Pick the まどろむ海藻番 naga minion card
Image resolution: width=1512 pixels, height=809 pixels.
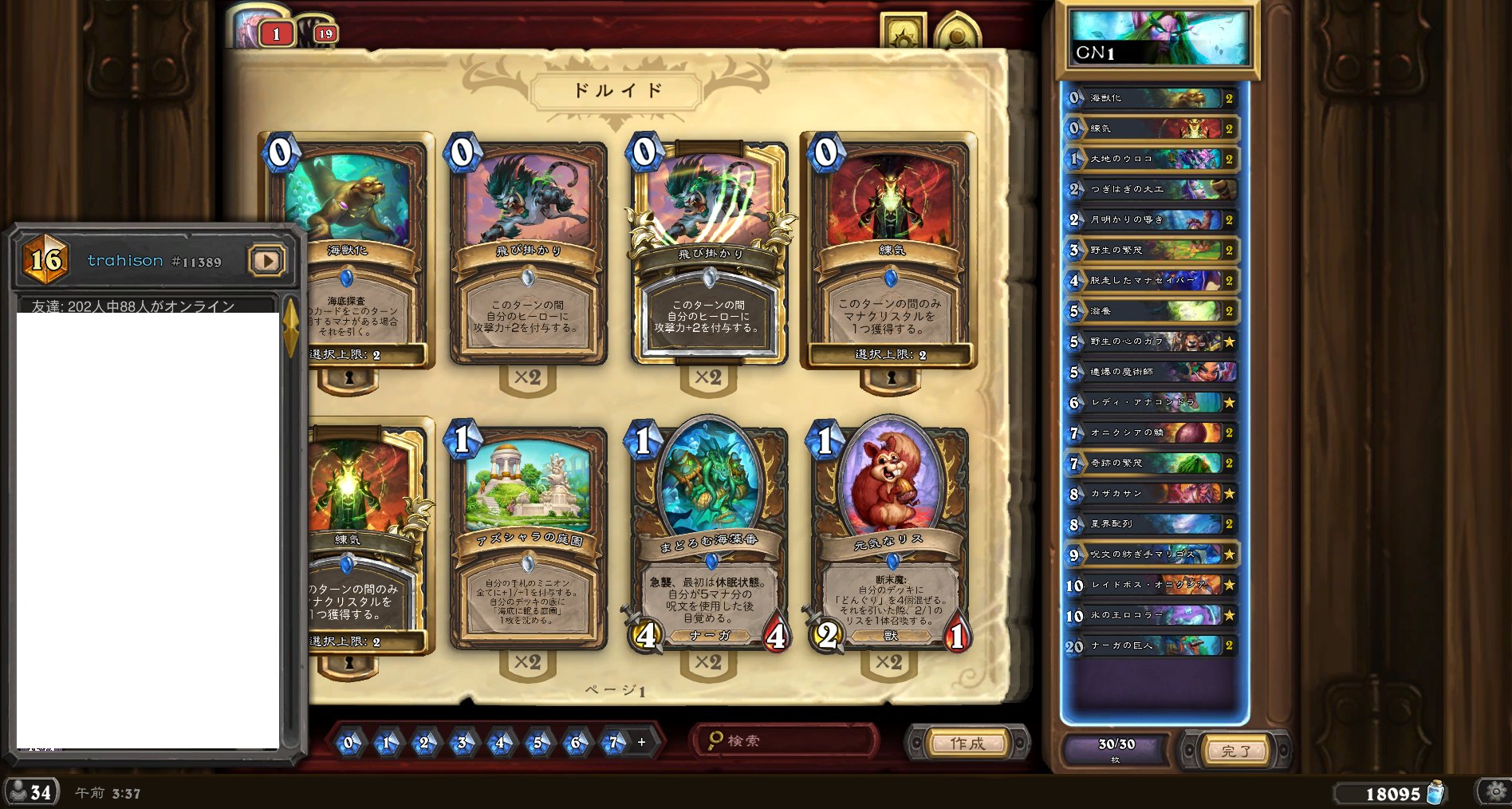click(709, 535)
